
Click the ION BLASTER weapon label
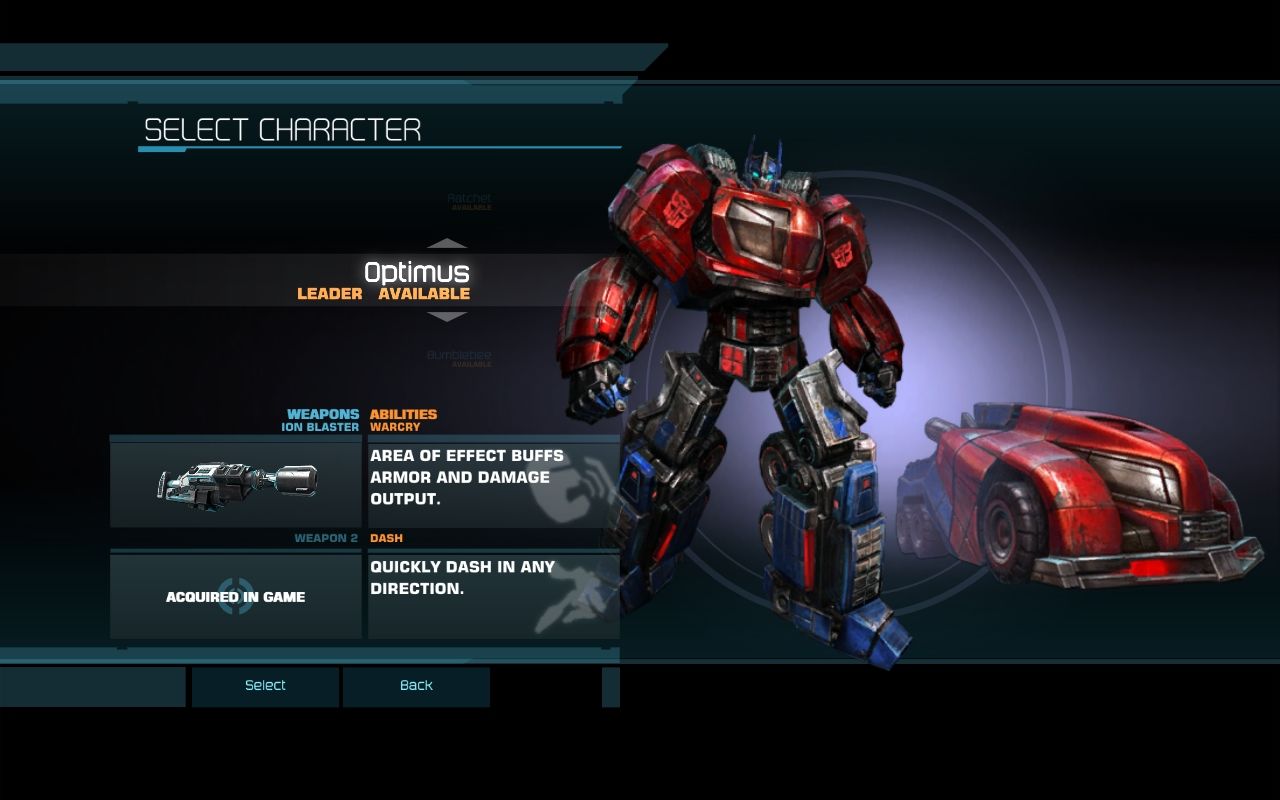click(322, 425)
